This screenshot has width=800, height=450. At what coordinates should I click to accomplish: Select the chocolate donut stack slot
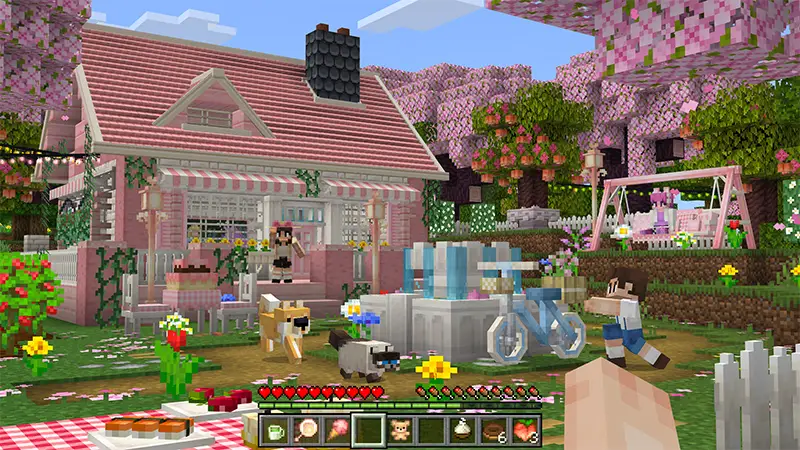point(494,431)
